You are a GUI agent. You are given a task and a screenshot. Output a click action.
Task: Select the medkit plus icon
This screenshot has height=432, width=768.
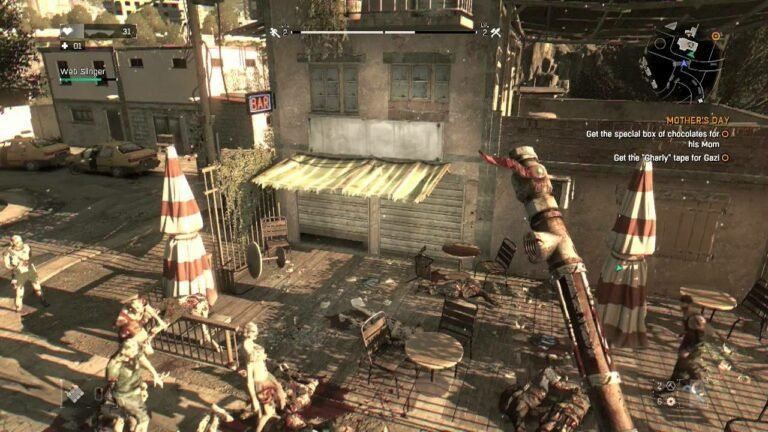(x=65, y=45)
